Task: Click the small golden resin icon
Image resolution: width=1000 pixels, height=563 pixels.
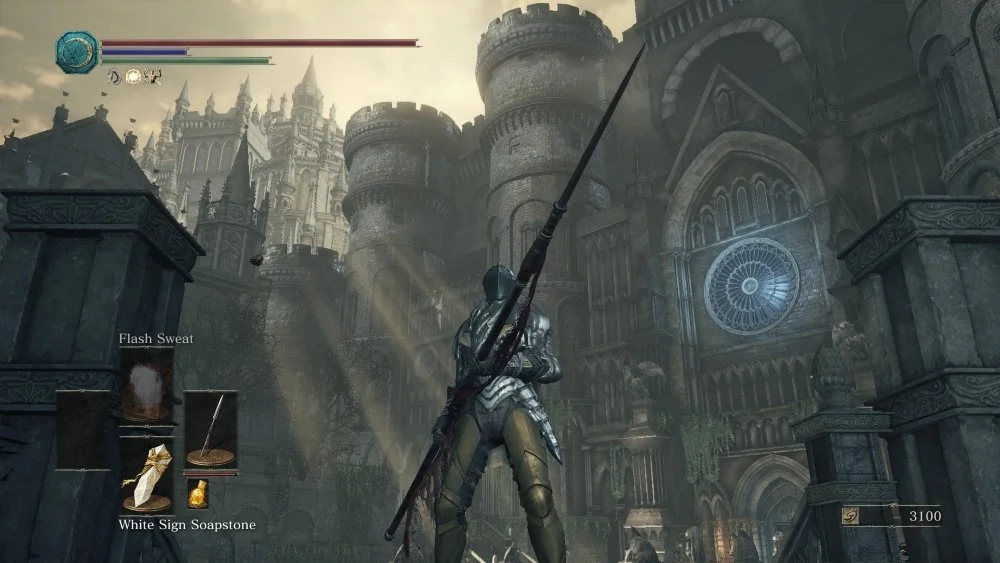Action: tap(198, 493)
